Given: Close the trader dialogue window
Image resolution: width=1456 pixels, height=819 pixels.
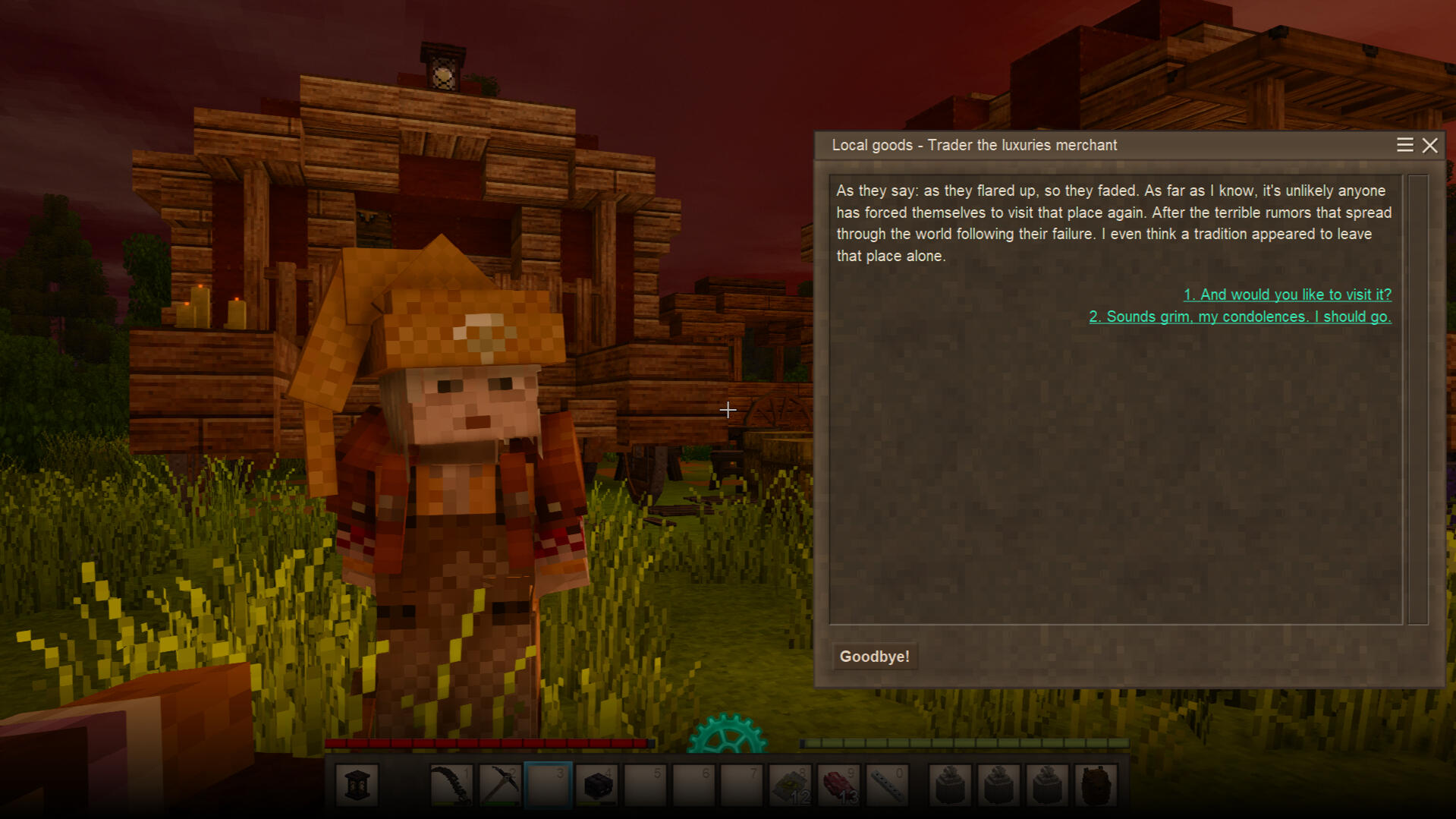Looking at the screenshot, I should (1429, 145).
